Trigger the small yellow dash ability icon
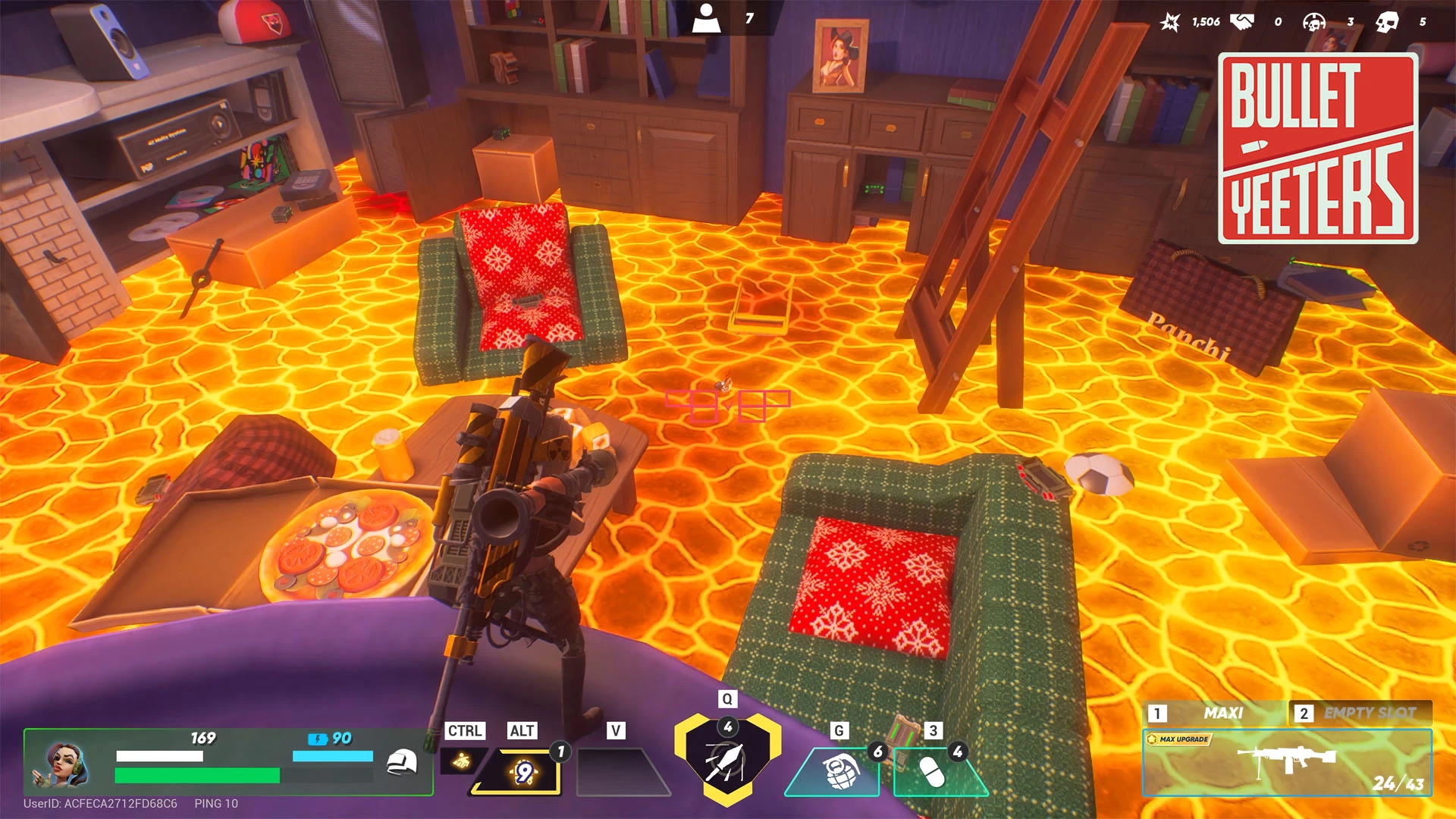The width and height of the screenshot is (1456, 819). (460, 761)
